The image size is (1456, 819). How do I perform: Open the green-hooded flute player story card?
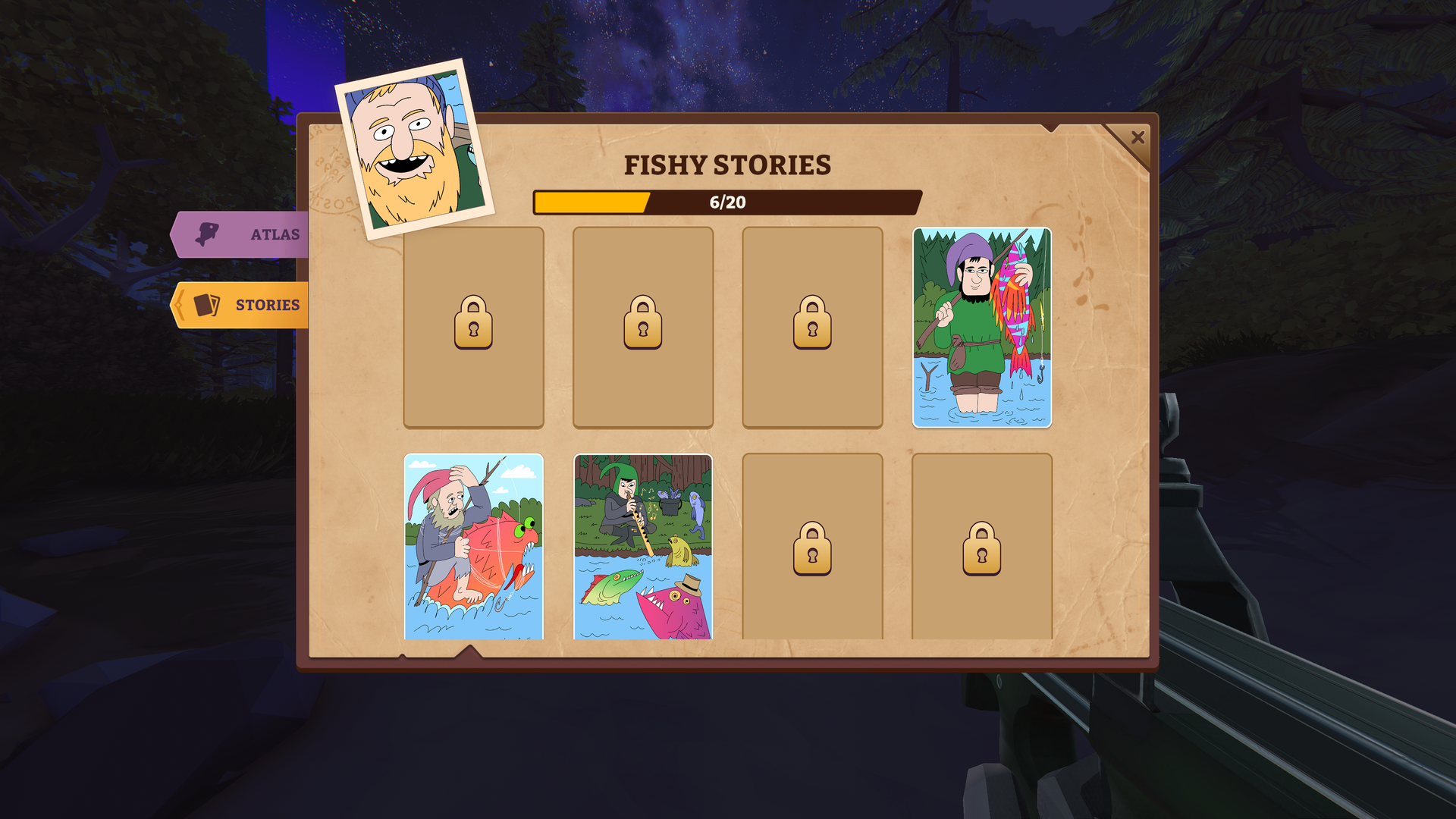point(642,546)
